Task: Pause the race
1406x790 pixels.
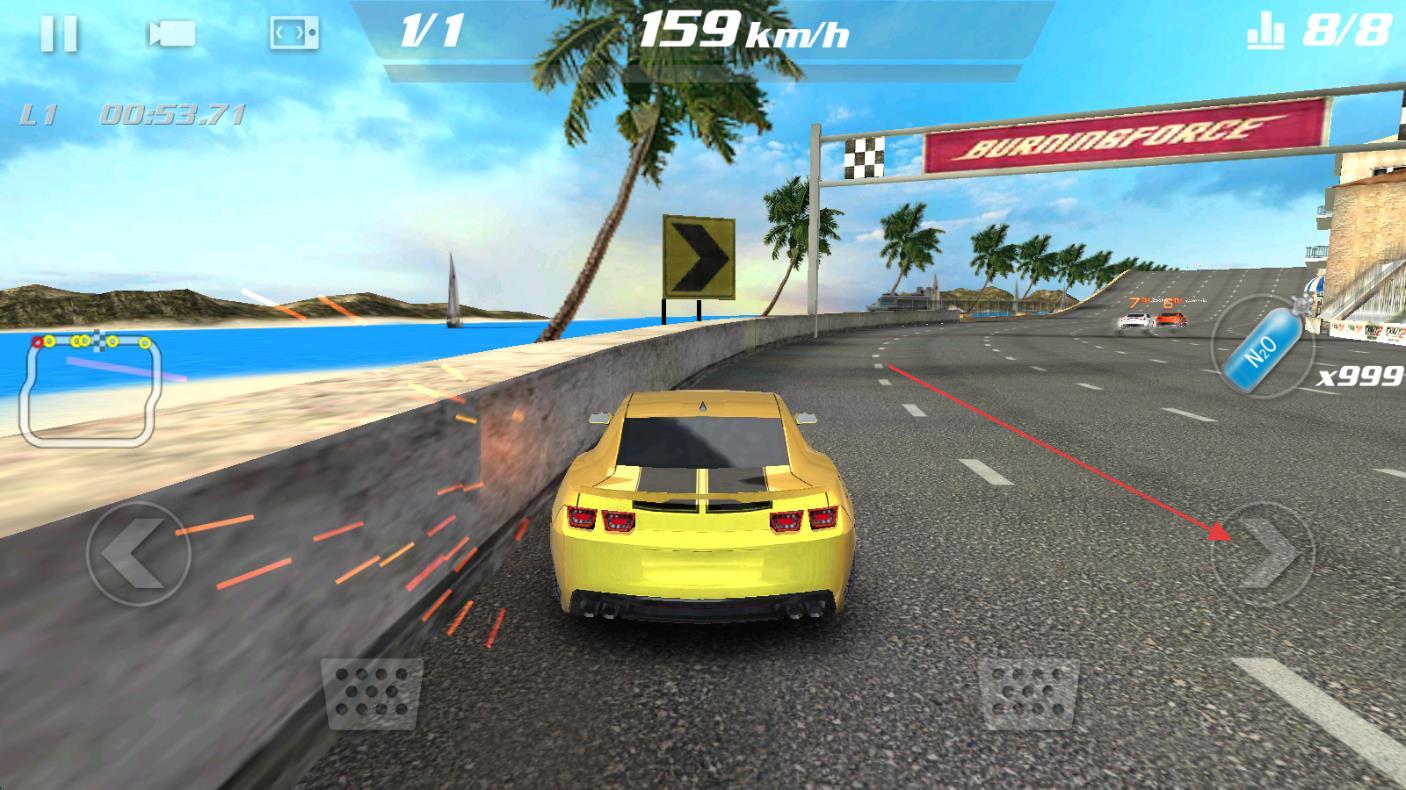Action: pos(58,34)
